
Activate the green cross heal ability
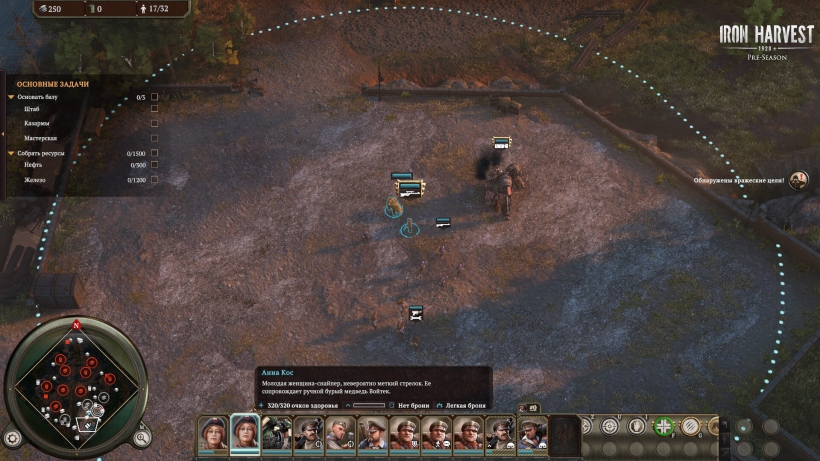coord(662,426)
